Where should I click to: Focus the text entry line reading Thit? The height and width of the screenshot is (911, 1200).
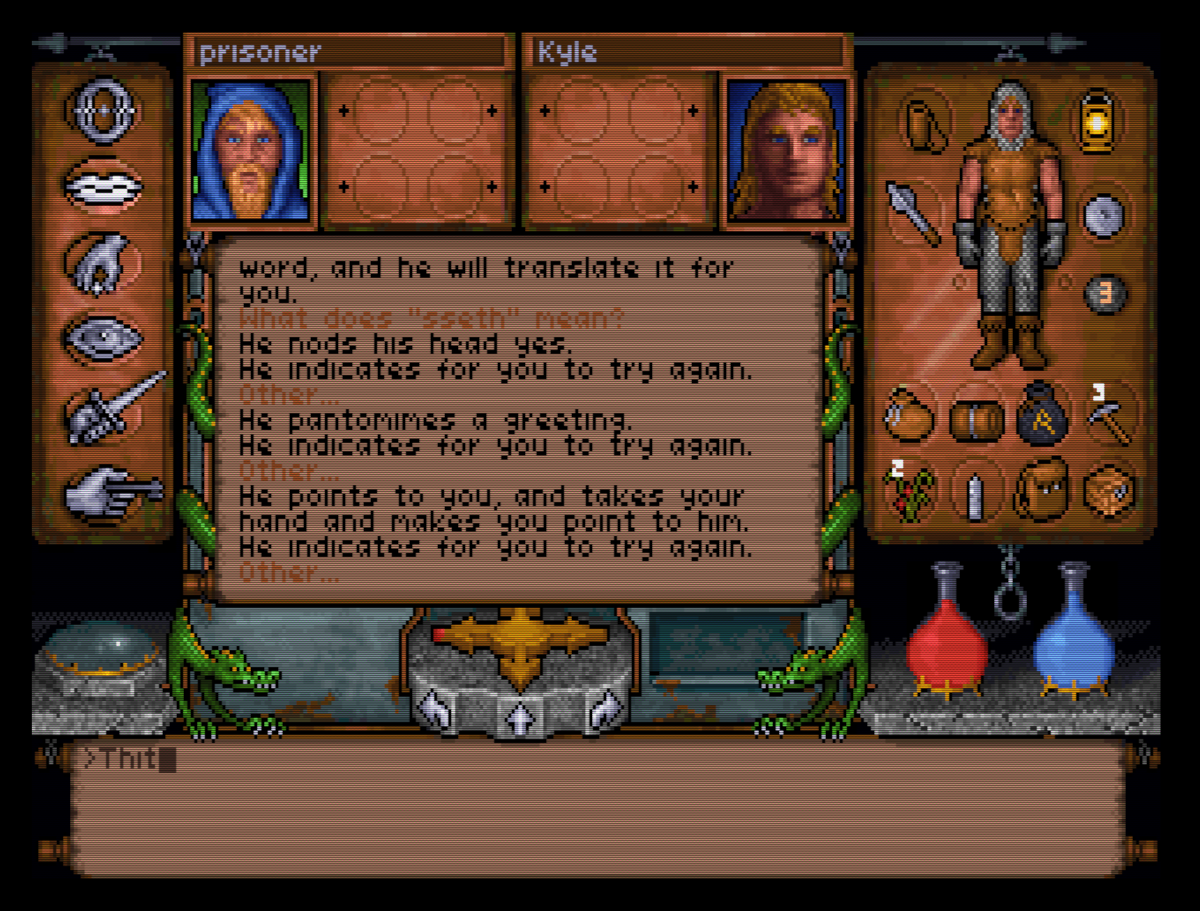tap(600, 760)
